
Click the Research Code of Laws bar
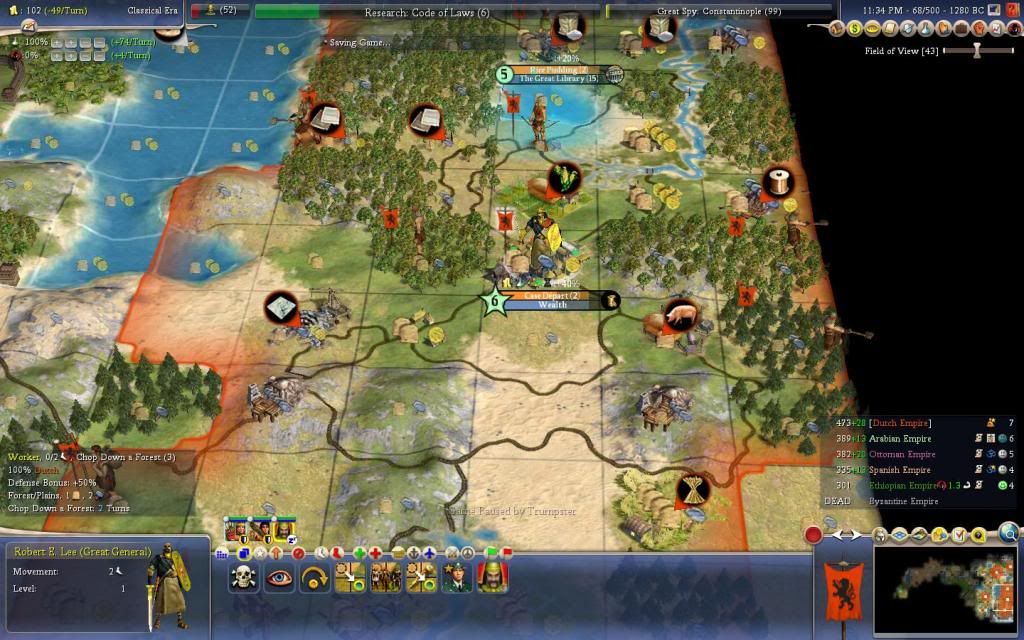(427, 12)
